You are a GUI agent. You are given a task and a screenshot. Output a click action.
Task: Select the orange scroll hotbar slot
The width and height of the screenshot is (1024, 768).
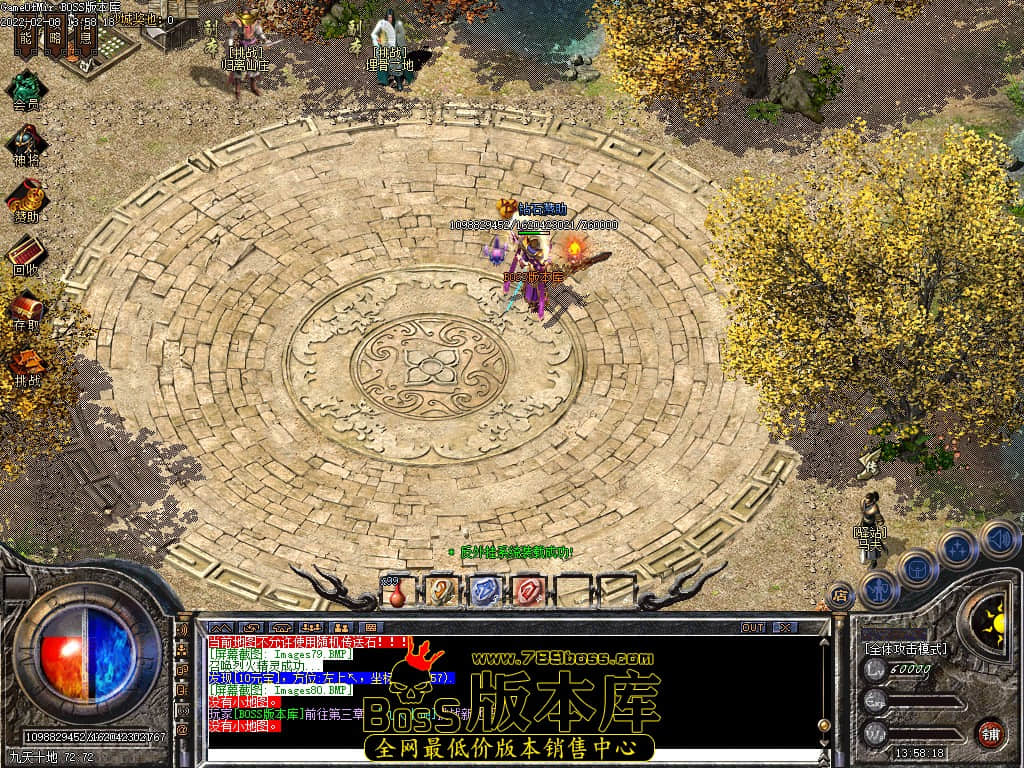440,591
